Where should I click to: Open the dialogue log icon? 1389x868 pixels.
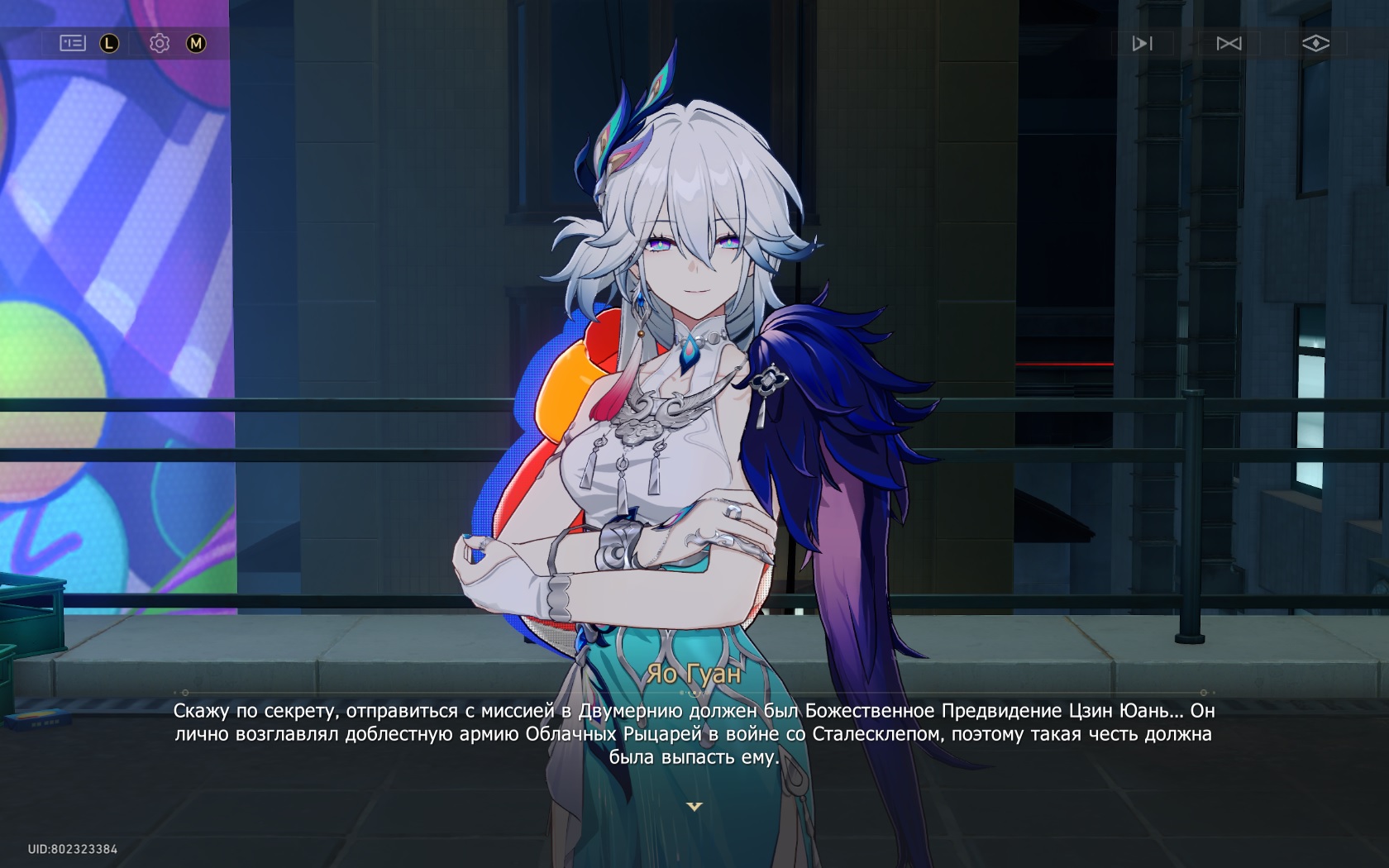[x=73, y=43]
